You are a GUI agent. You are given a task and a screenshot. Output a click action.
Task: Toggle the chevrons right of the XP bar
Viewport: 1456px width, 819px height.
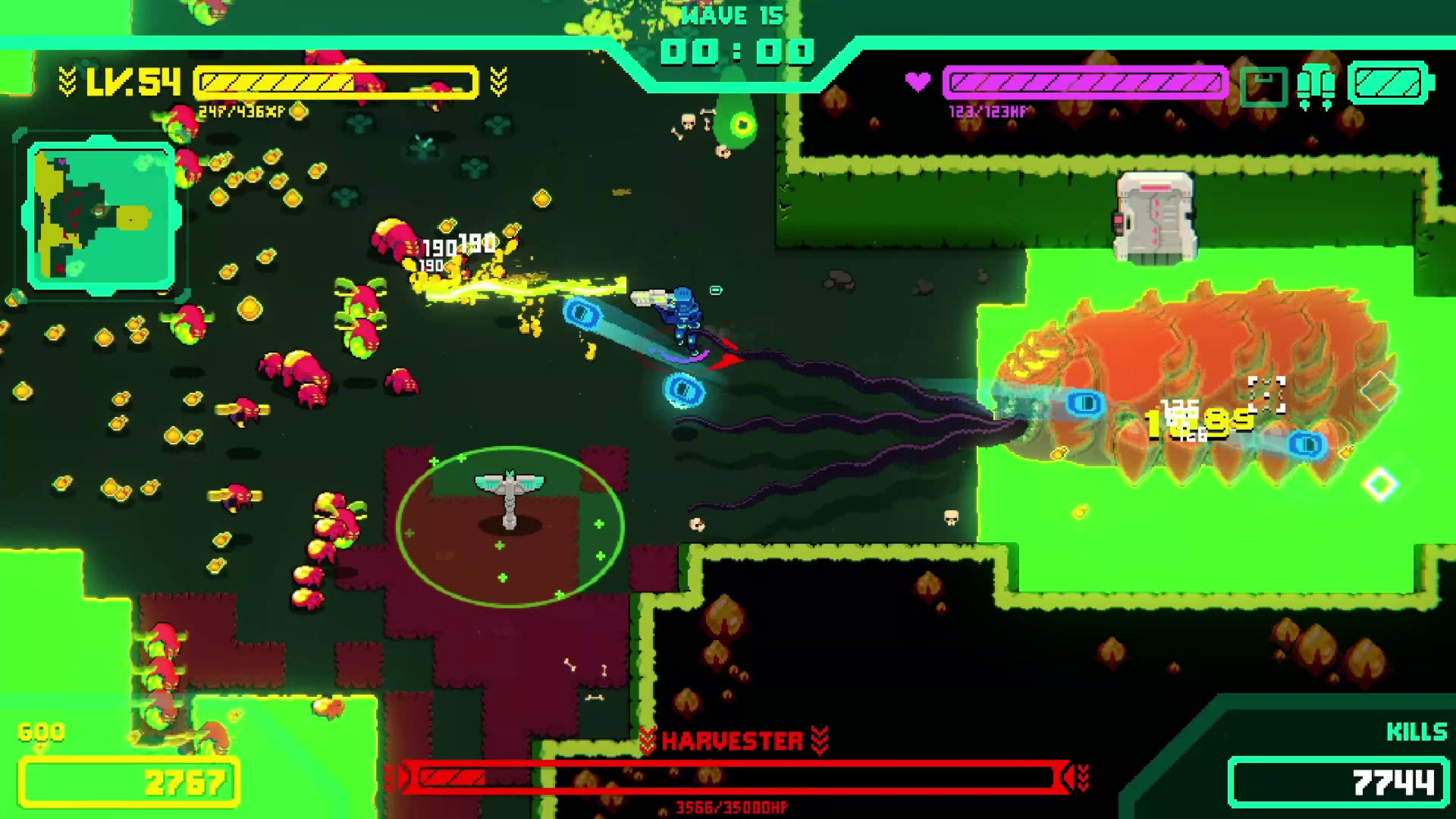point(498,80)
